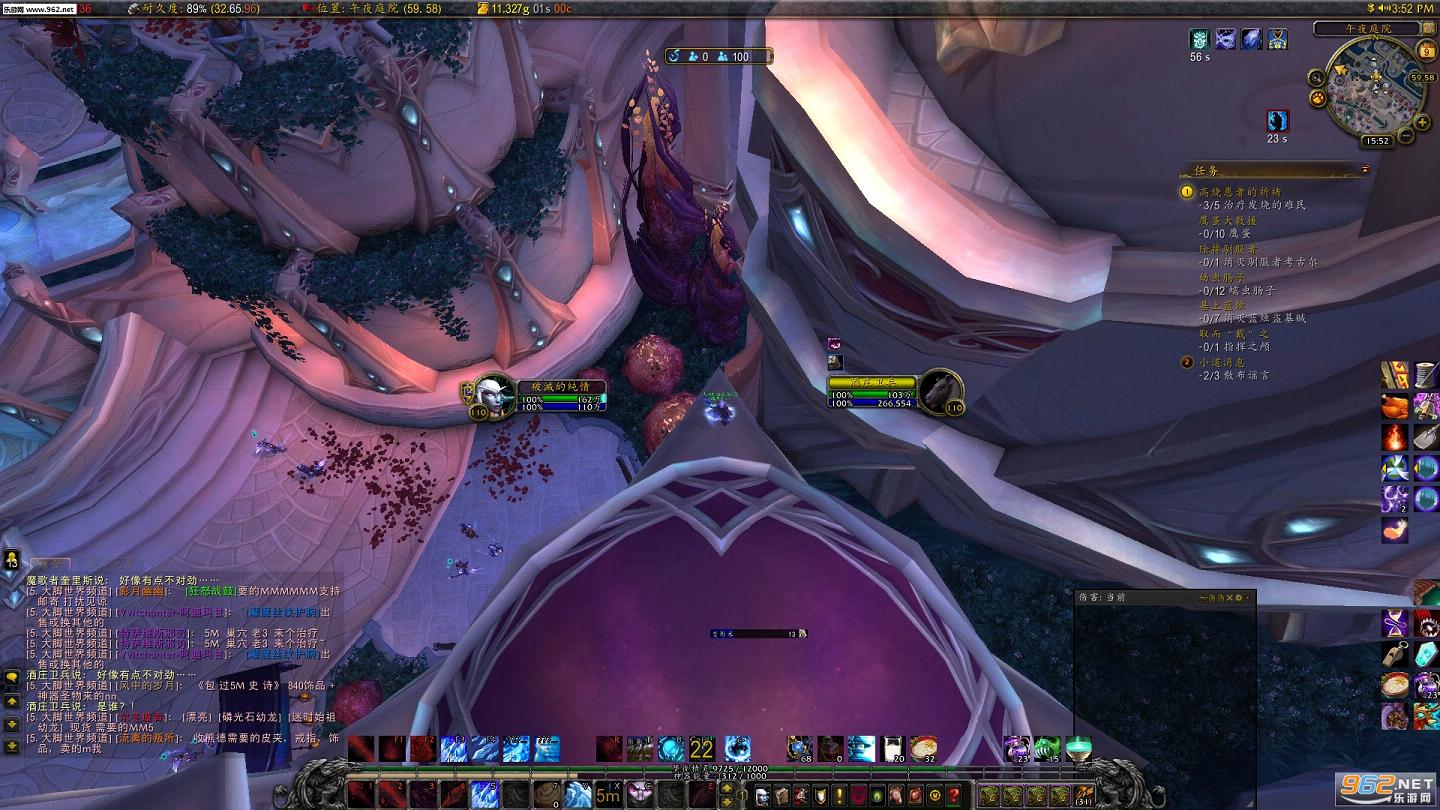Select the quest '高烧患者的祈祷' in the tracker

click(x=1240, y=191)
